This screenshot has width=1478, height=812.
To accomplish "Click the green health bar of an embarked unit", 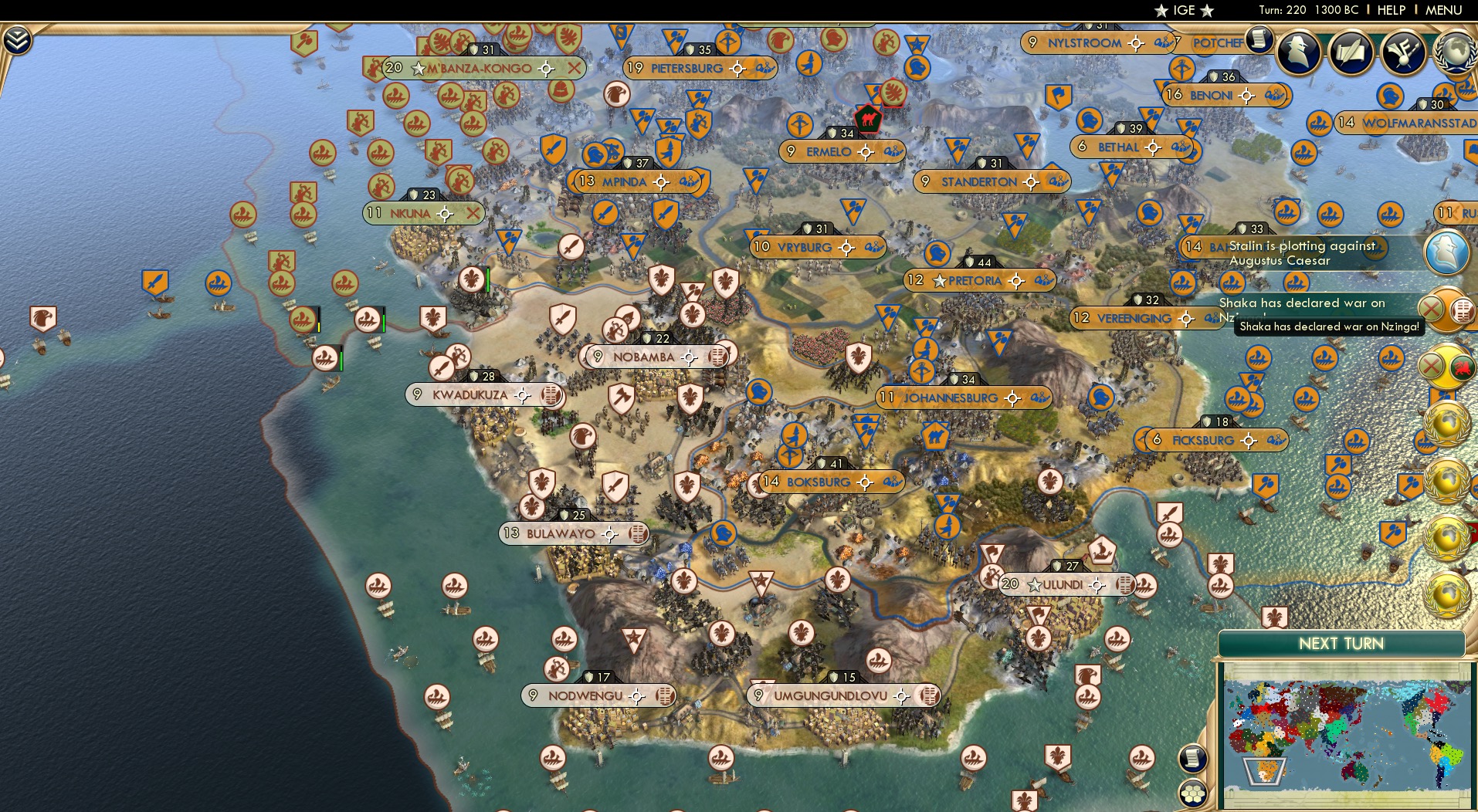I will [384, 322].
